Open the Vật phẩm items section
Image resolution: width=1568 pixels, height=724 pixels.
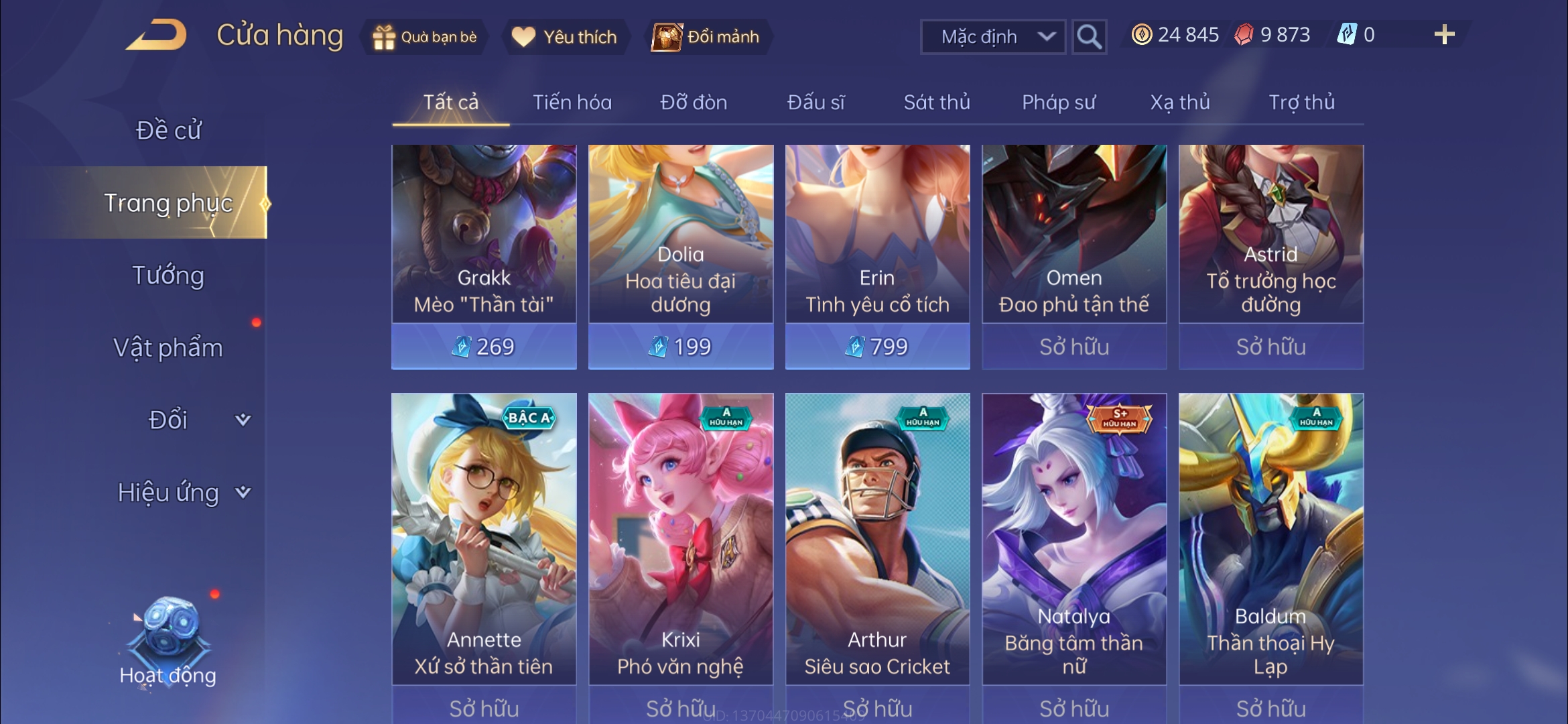(x=168, y=348)
